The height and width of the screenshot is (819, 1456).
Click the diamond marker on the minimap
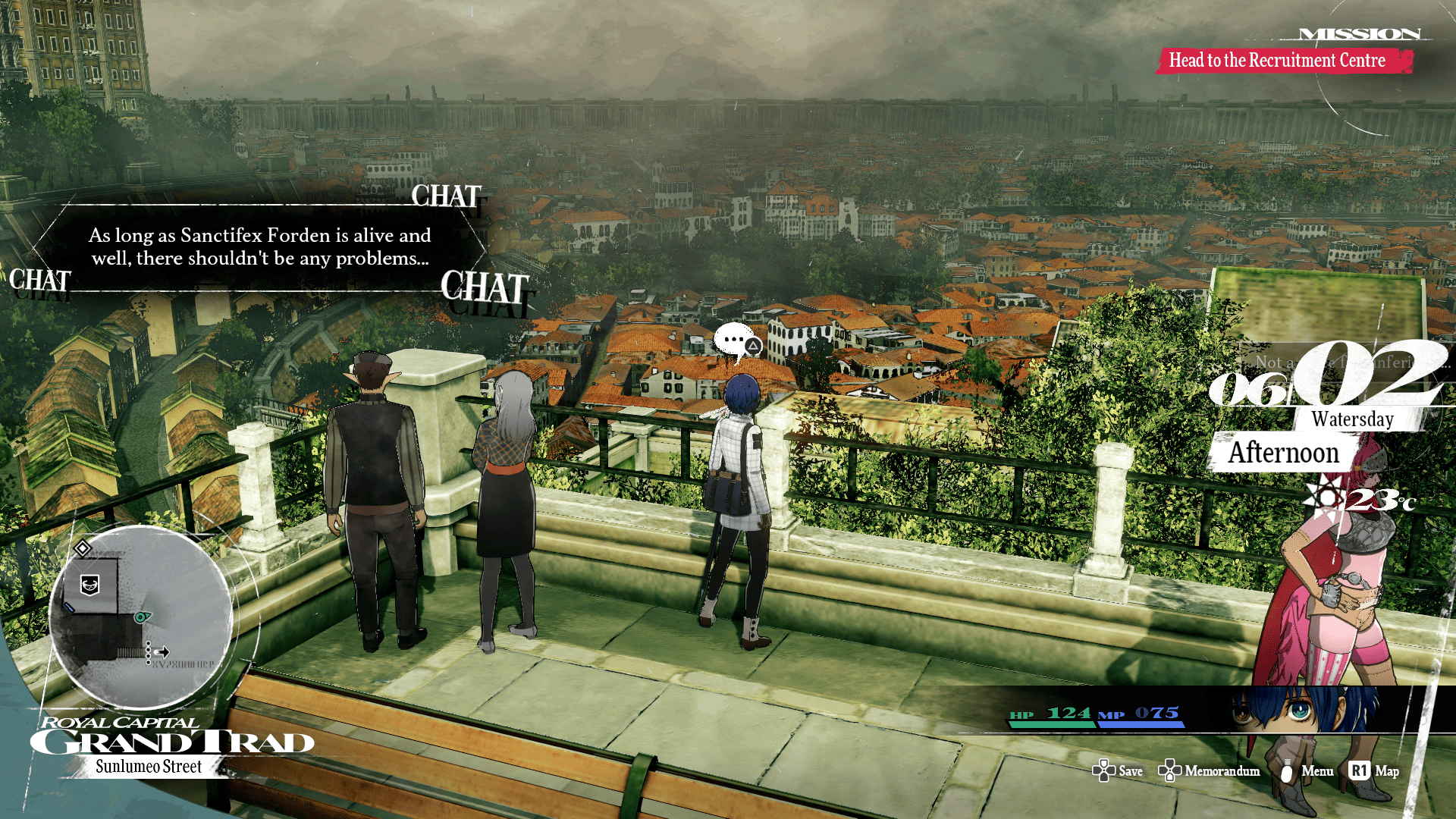pyautogui.click(x=83, y=548)
